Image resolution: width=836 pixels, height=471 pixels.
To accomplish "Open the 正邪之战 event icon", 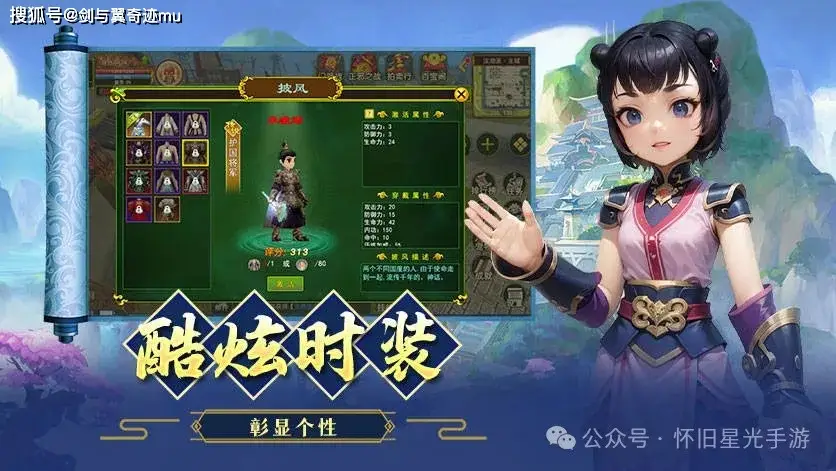I will (365, 67).
